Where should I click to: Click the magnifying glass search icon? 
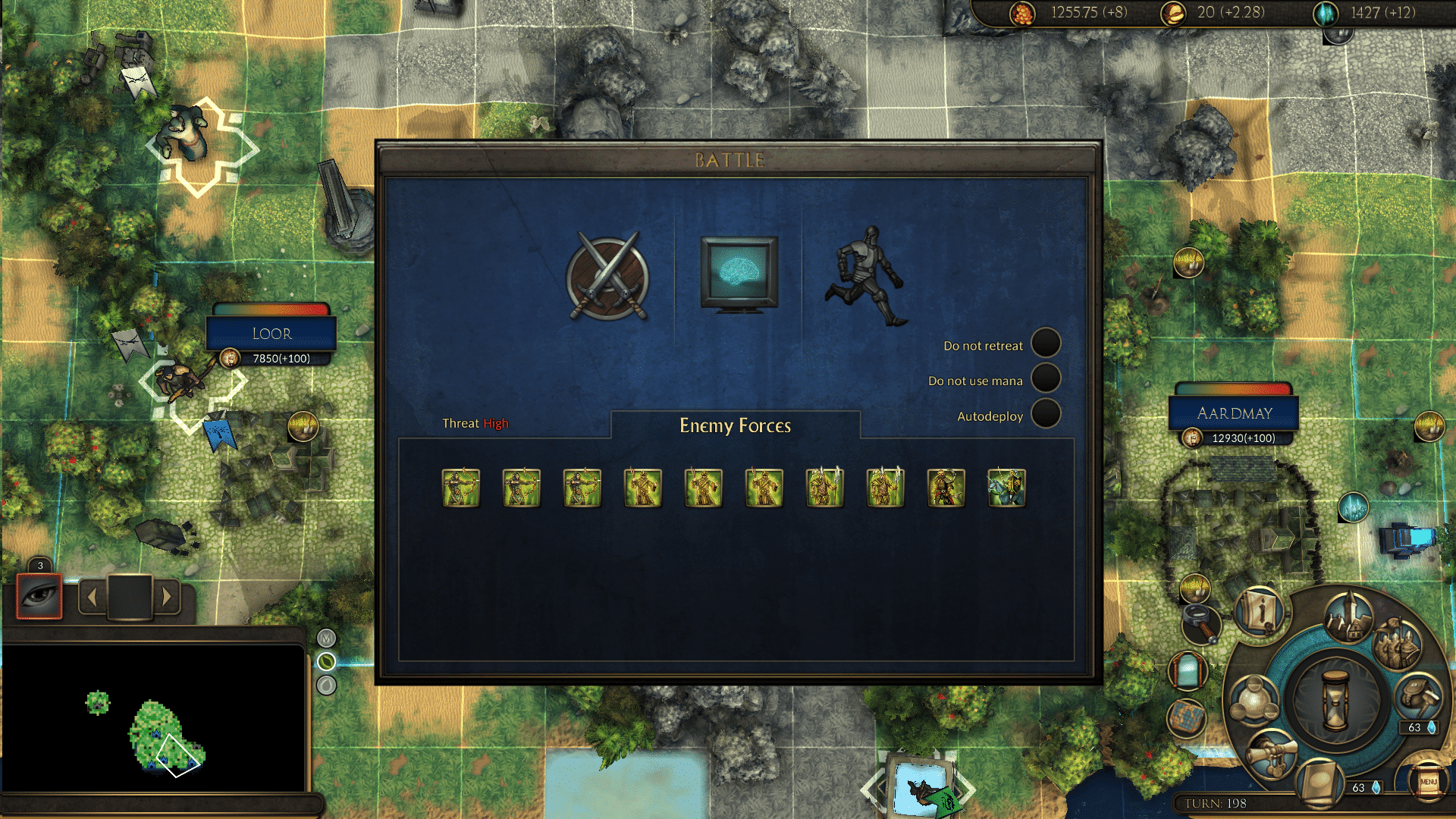[x=1200, y=622]
